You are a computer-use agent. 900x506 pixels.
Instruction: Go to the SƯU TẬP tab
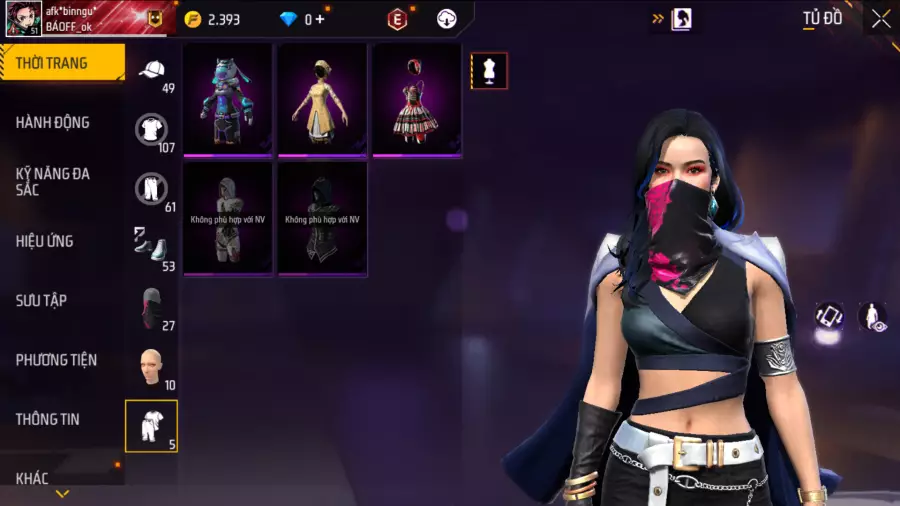point(41,300)
